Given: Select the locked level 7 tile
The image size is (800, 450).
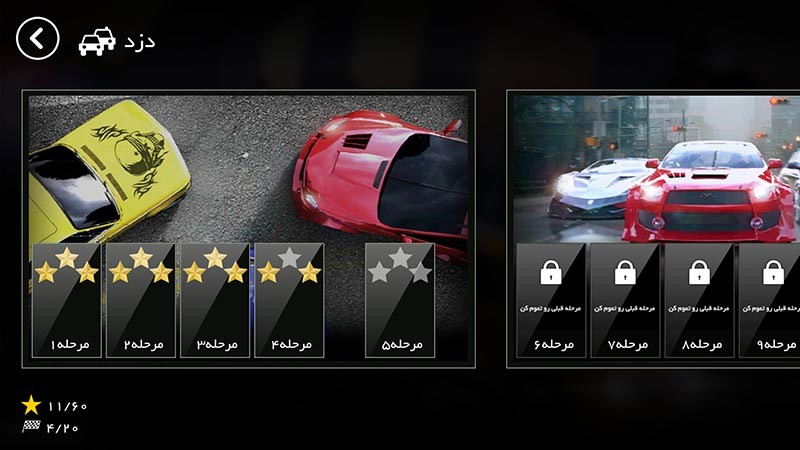Looking at the screenshot, I should click(625, 300).
